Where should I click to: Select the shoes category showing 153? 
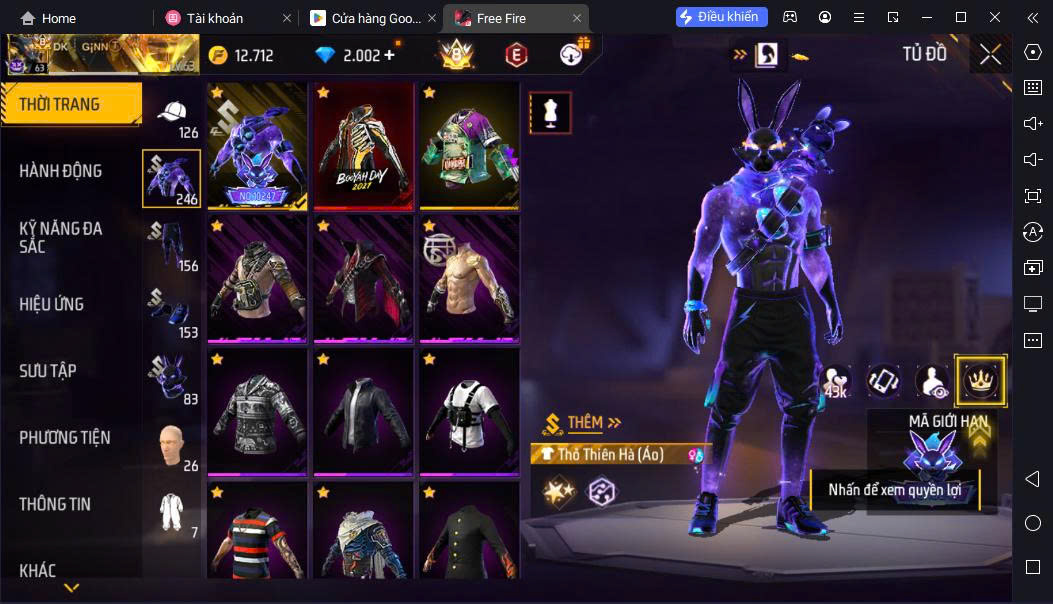pos(172,312)
